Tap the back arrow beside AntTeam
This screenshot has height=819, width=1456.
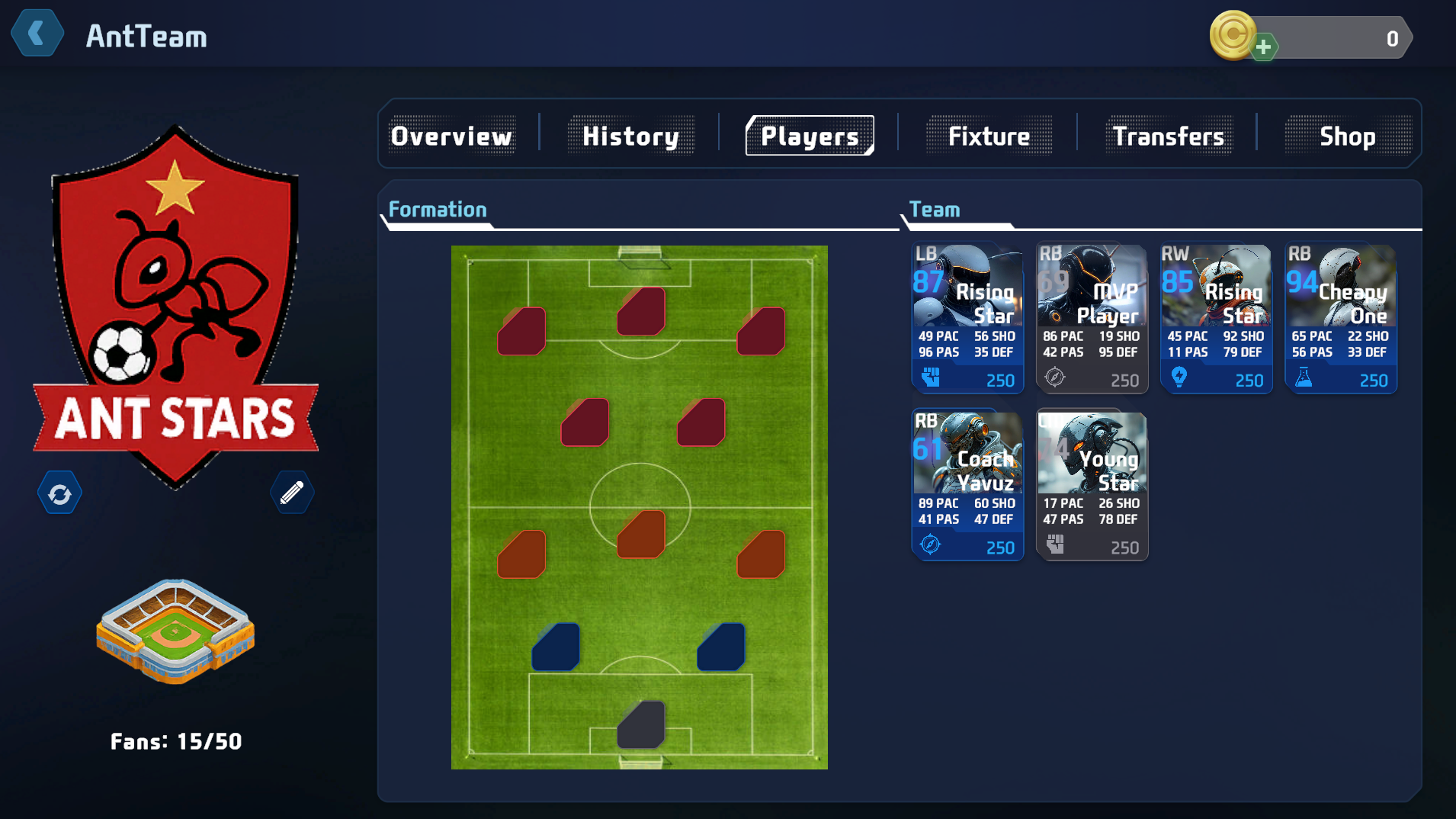(37, 33)
